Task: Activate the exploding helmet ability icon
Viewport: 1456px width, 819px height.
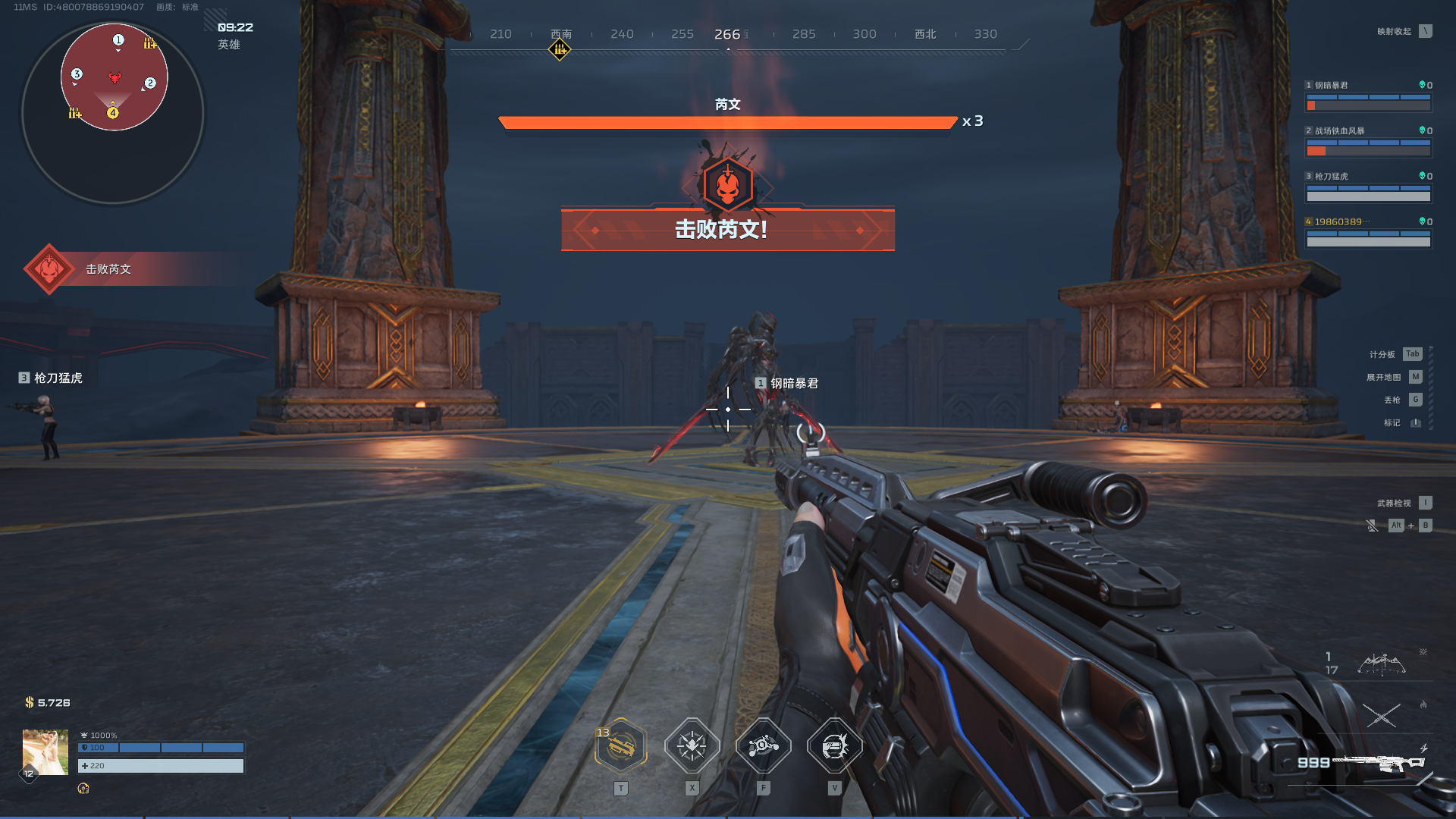Action: click(834, 746)
